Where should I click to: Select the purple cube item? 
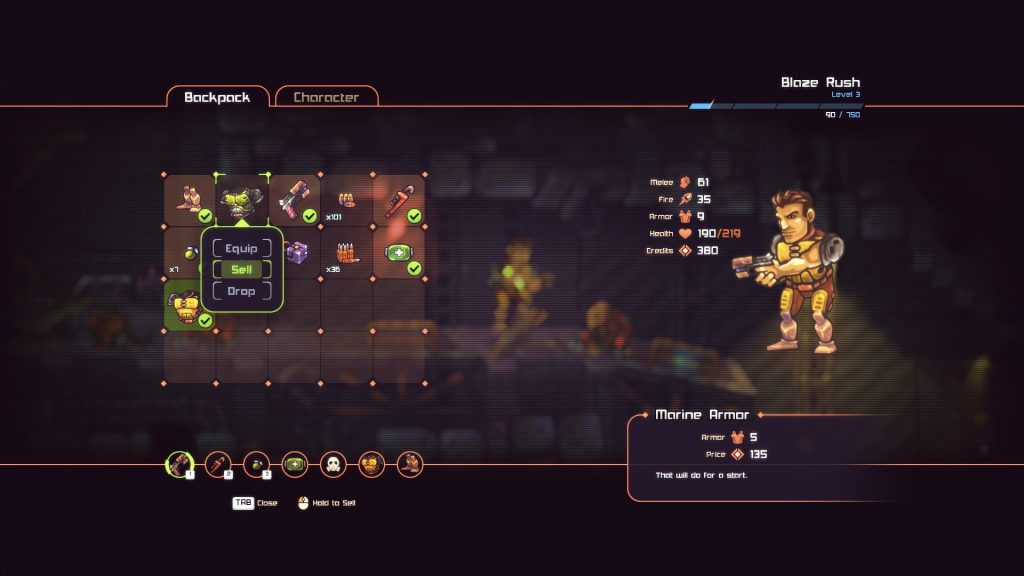[297, 253]
